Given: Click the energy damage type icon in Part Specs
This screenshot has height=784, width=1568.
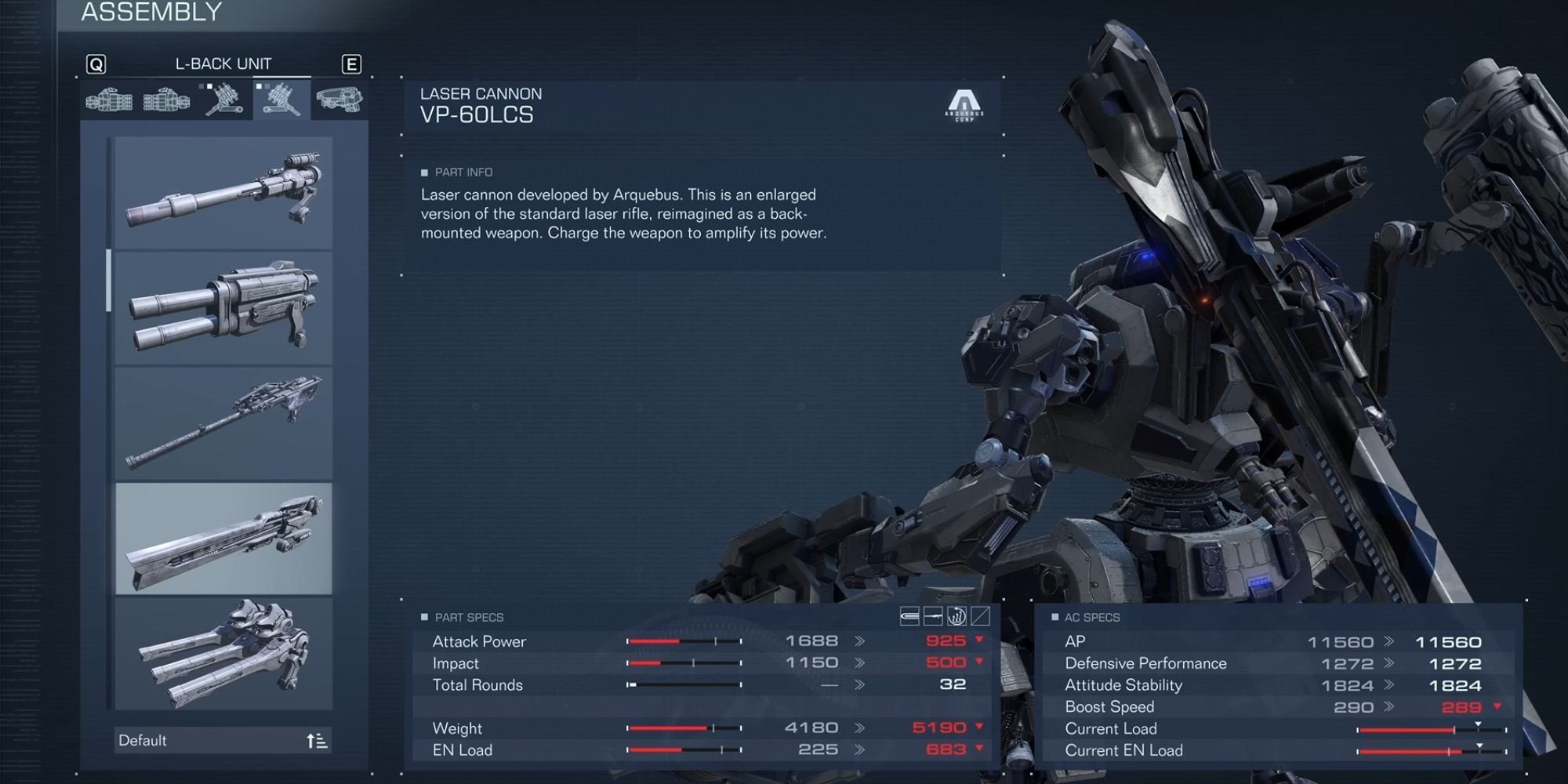Looking at the screenshot, I should tap(931, 617).
